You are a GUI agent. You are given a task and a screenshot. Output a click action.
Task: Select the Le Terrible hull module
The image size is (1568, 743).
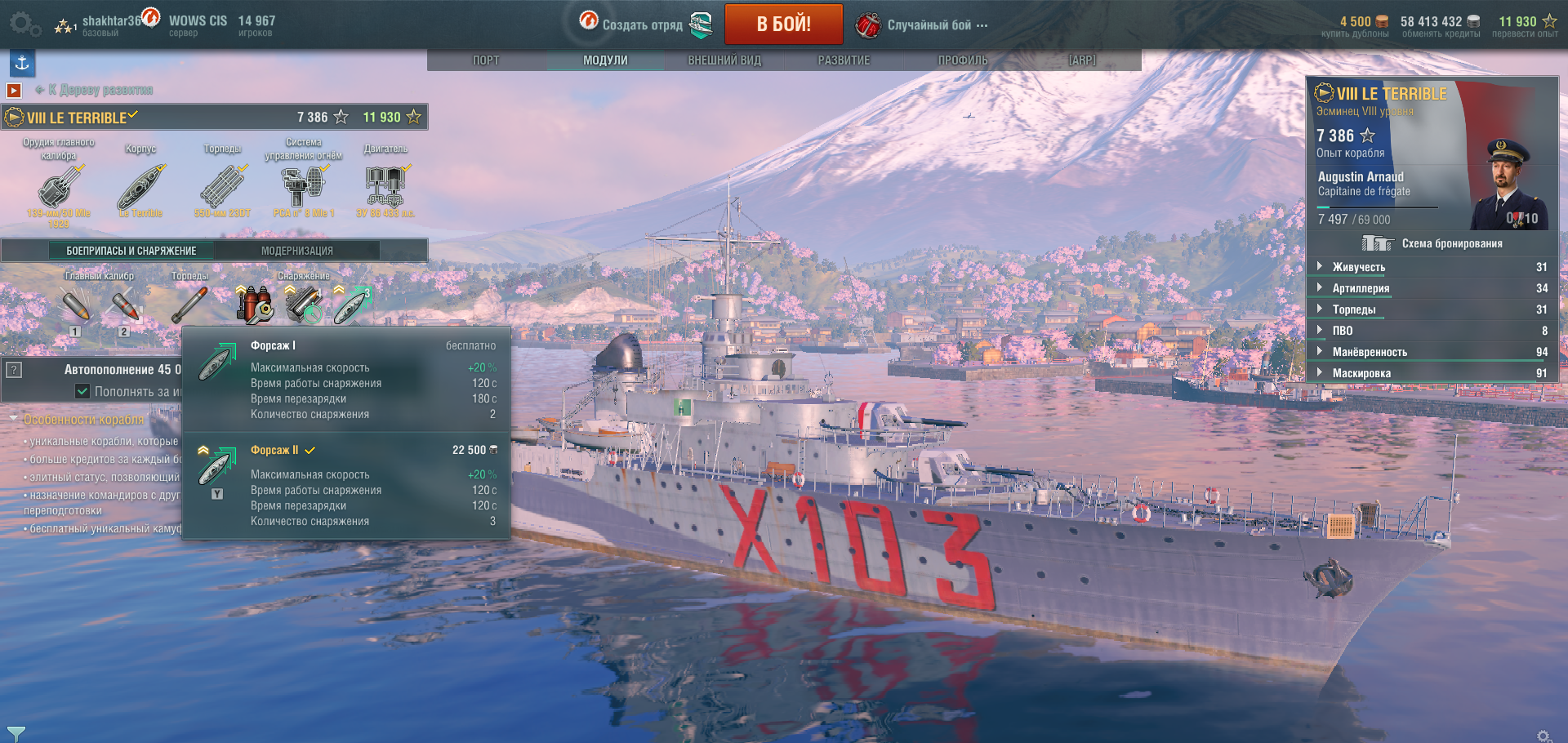[x=140, y=187]
